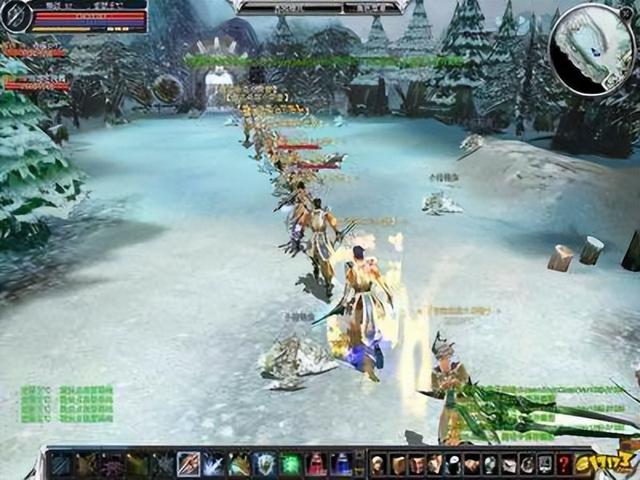Use the blue potion hotbar slot

click(341, 464)
